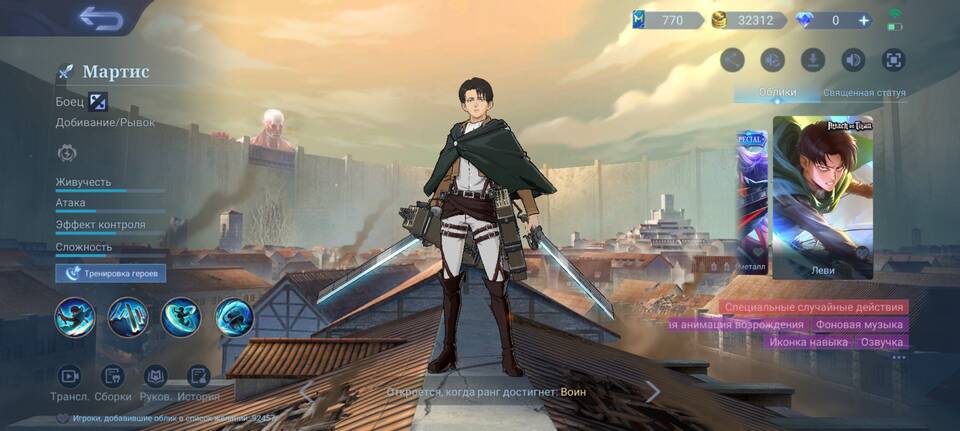View the first skill icon with red-haired slash
This screenshot has width=960, height=431.
(75, 318)
